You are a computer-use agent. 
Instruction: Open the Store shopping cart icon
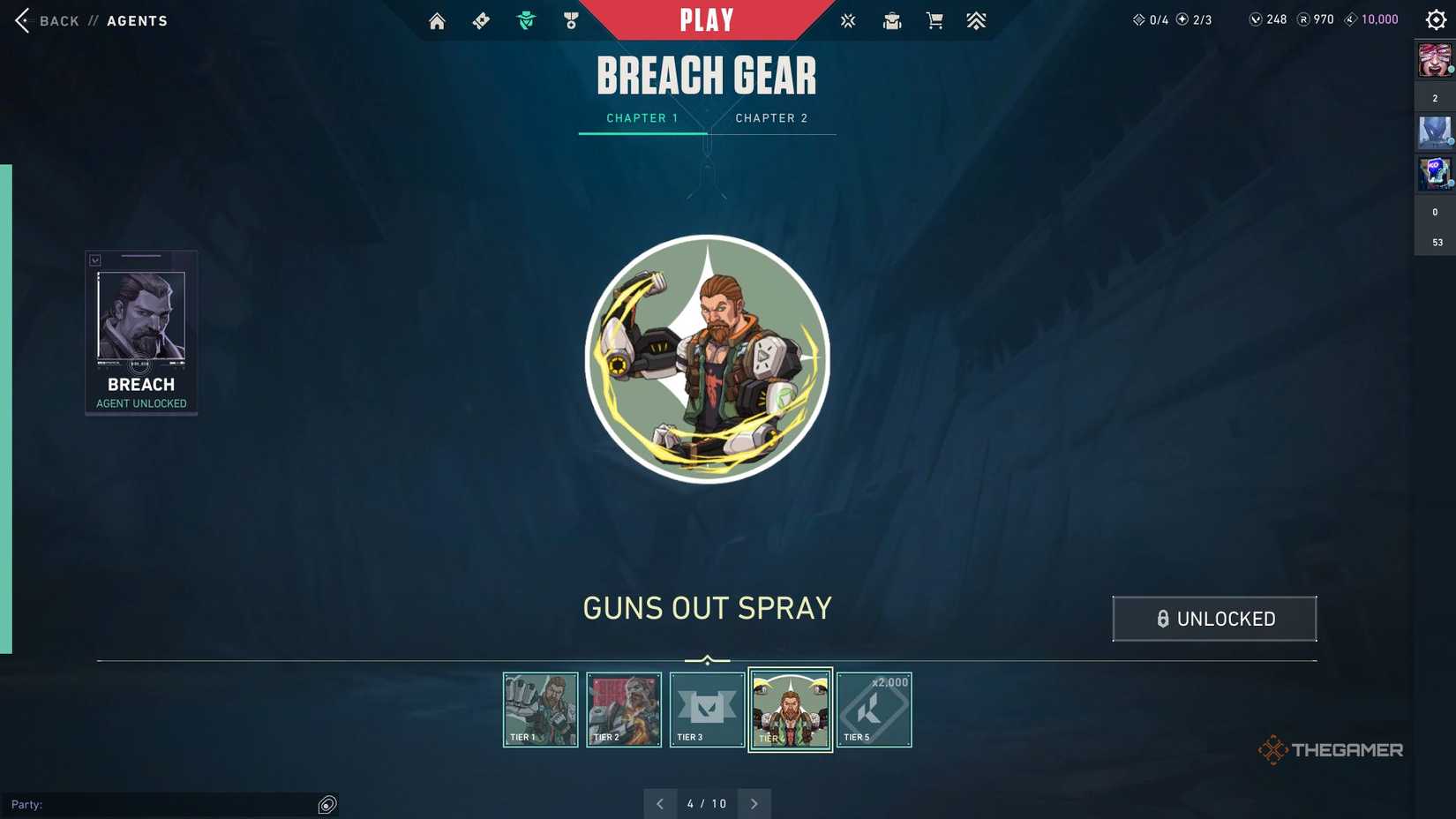pyautogui.click(x=934, y=20)
